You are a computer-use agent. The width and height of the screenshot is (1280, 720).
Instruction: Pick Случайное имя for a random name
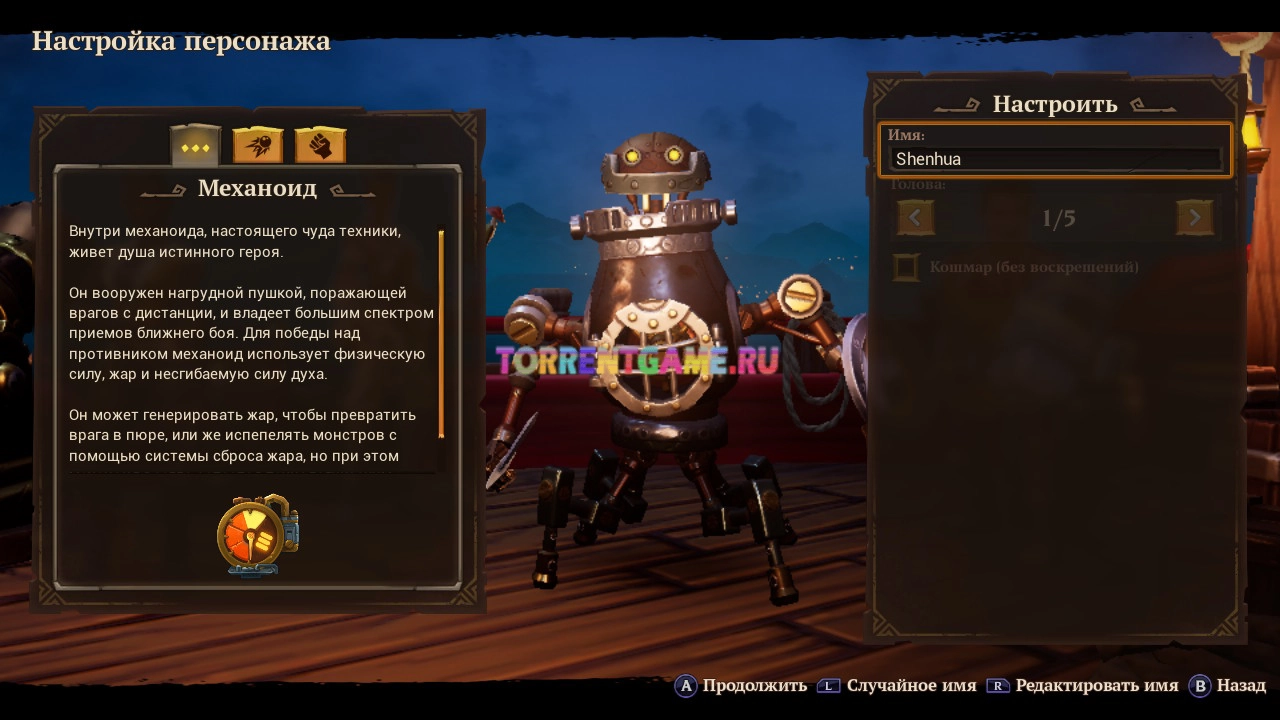[x=911, y=685]
